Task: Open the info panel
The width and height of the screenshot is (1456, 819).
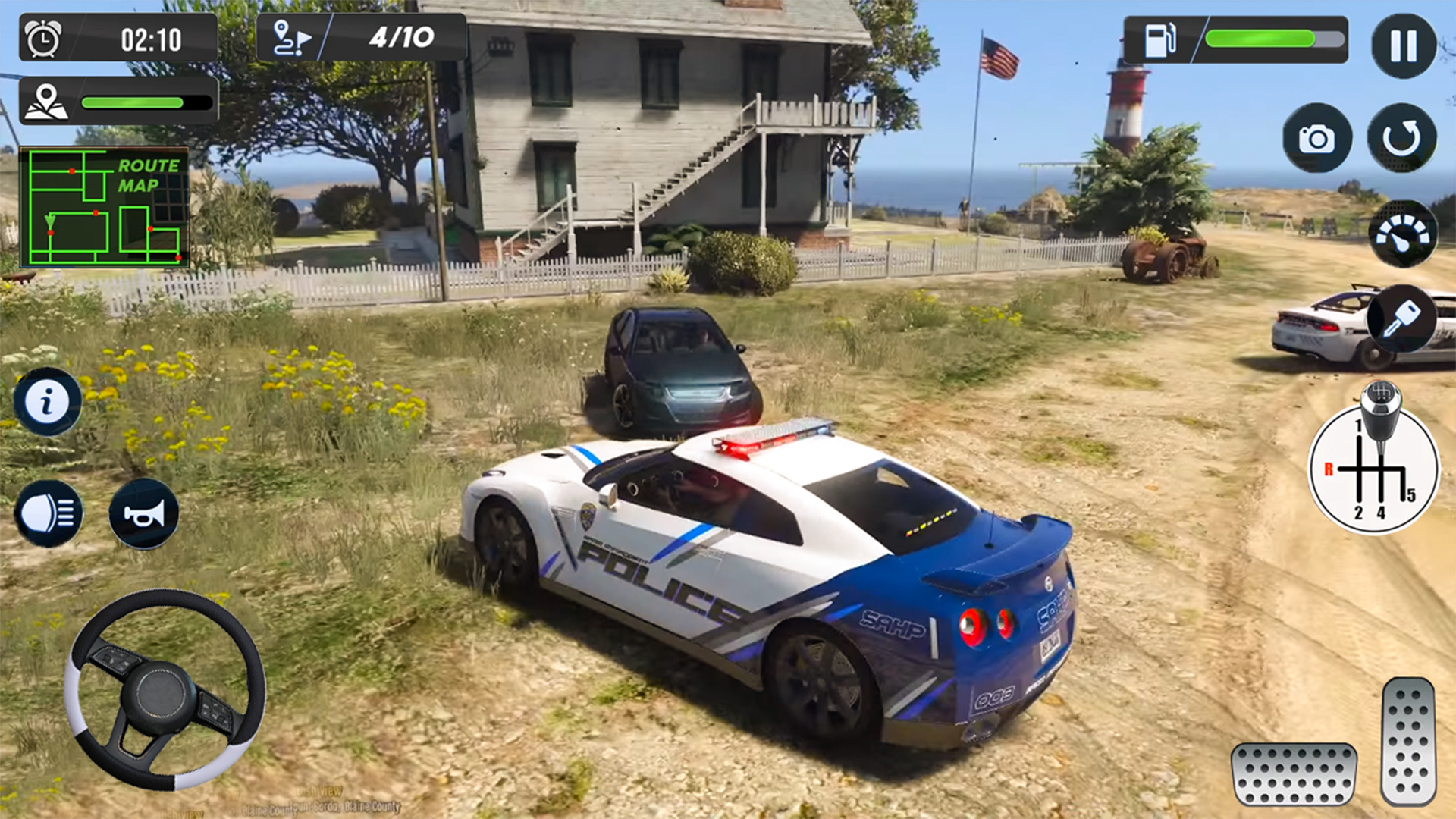Action: pyautogui.click(x=47, y=400)
